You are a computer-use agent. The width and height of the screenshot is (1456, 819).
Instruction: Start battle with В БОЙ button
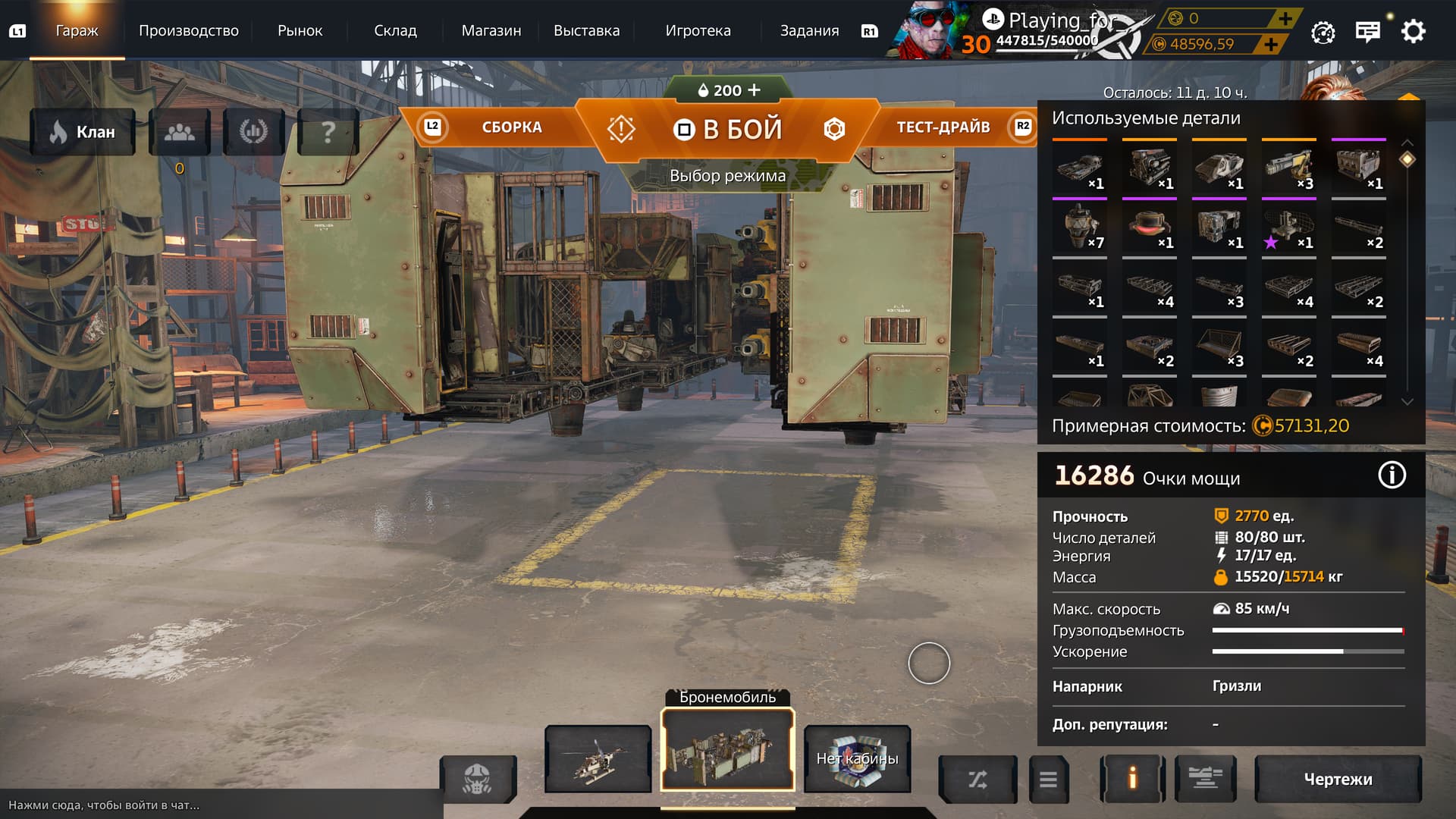tap(728, 129)
